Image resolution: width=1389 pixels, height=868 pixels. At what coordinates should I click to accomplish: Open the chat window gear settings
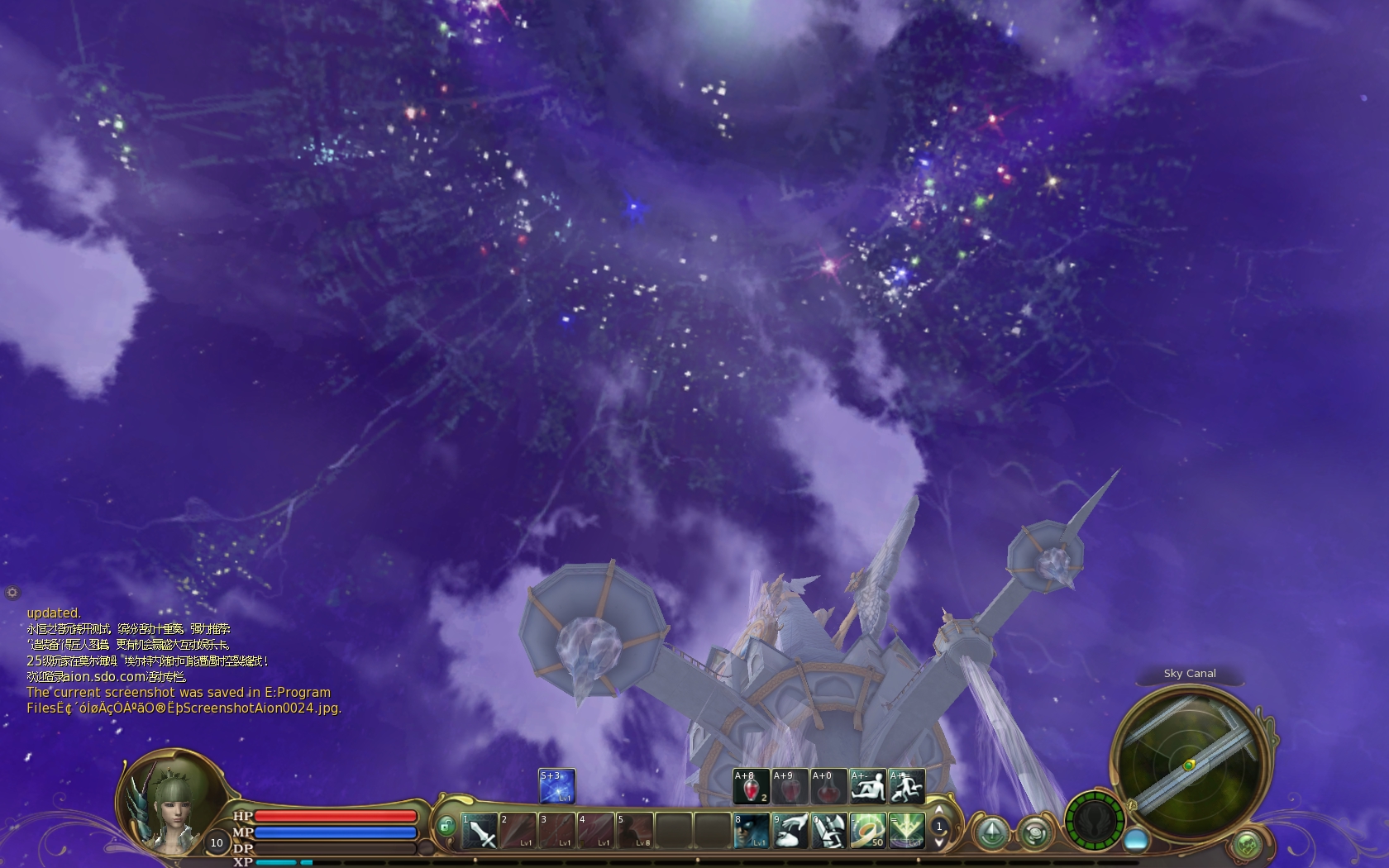(12, 593)
